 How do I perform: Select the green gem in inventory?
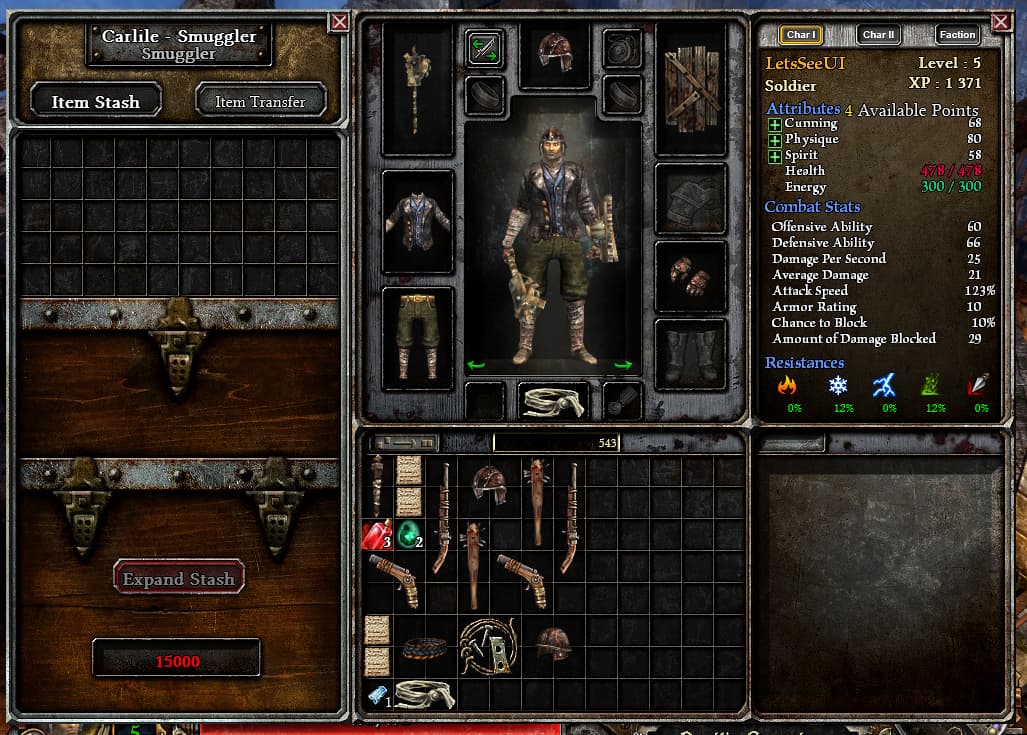click(x=409, y=535)
